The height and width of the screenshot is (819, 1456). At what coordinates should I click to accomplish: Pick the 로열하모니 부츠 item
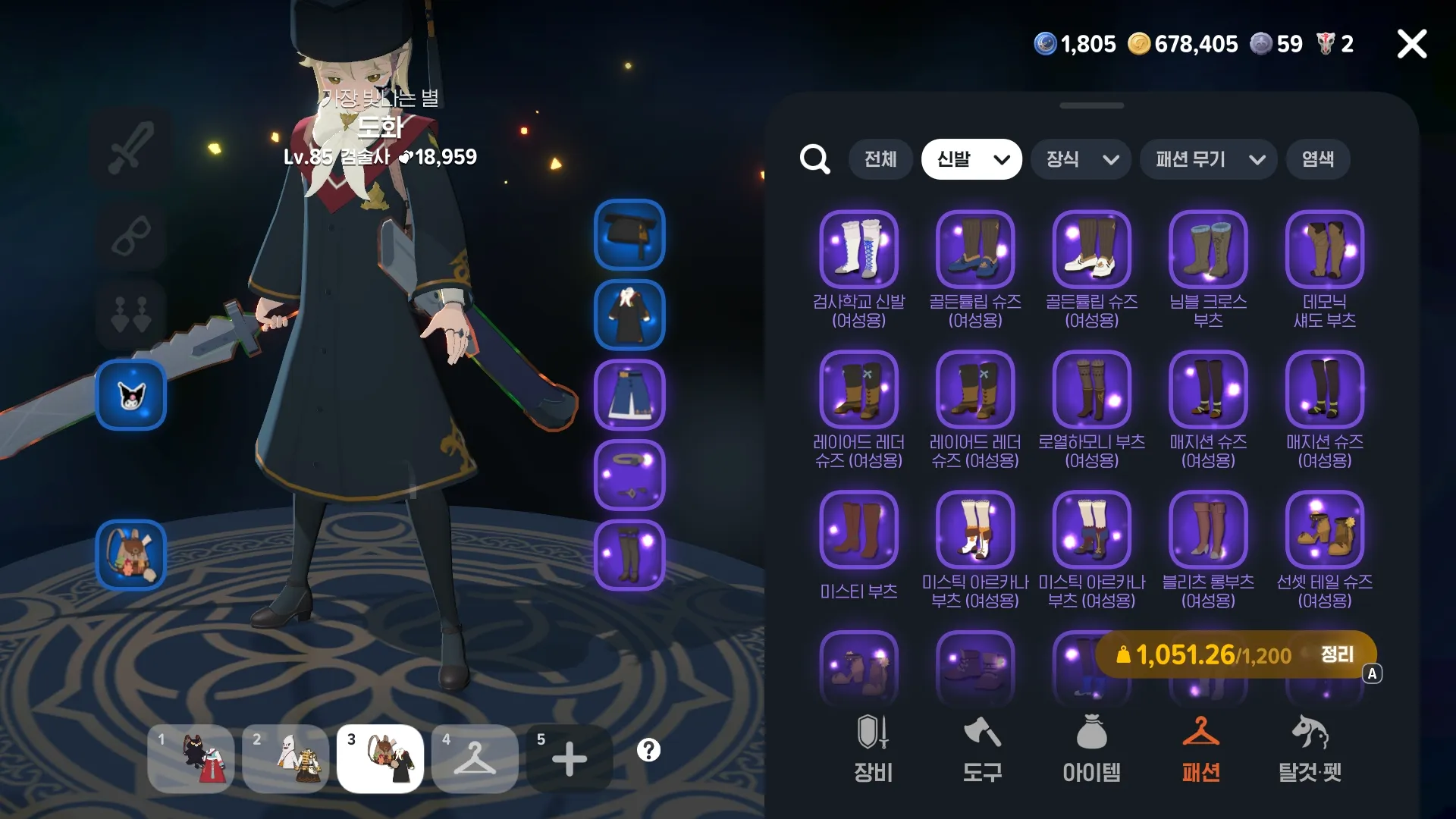(1091, 390)
